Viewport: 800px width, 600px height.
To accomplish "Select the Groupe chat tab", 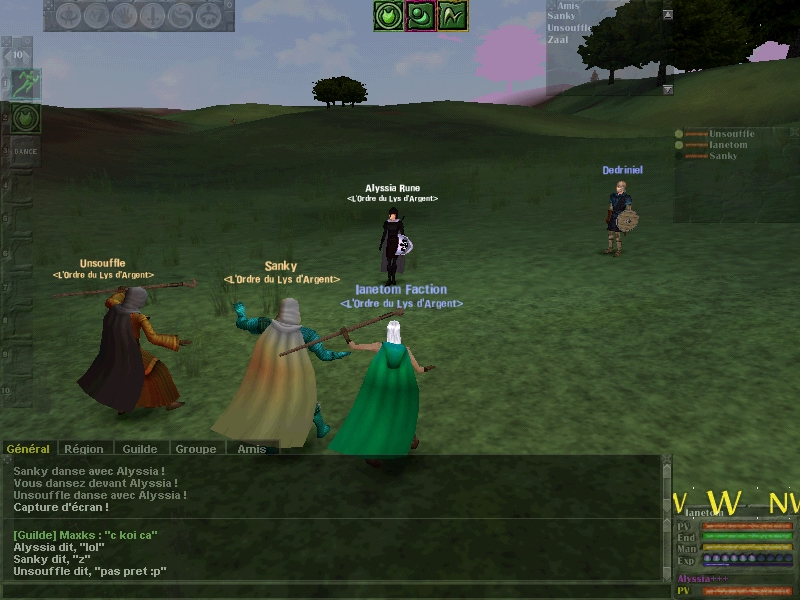I will point(197,449).
